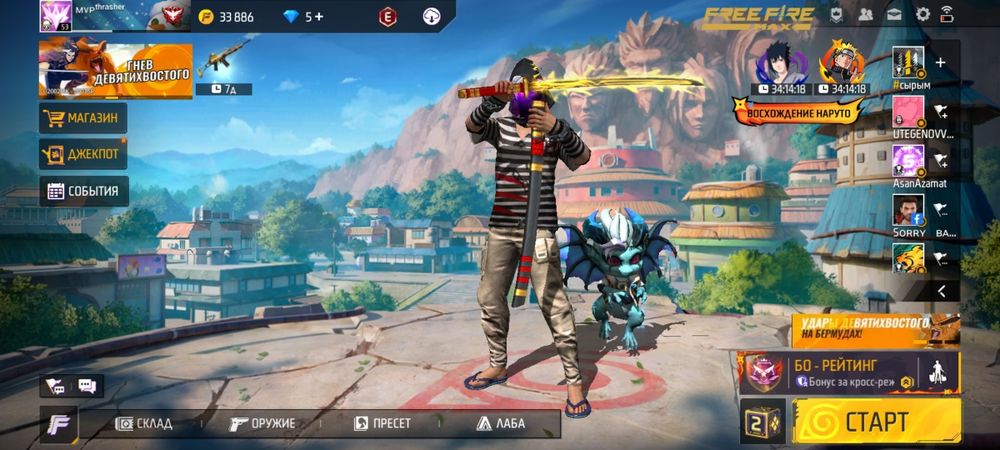Image resolution: width=1000 pixels, height=450 pixels.
Task: Open the download cloud icon
Action: (432, 16)
